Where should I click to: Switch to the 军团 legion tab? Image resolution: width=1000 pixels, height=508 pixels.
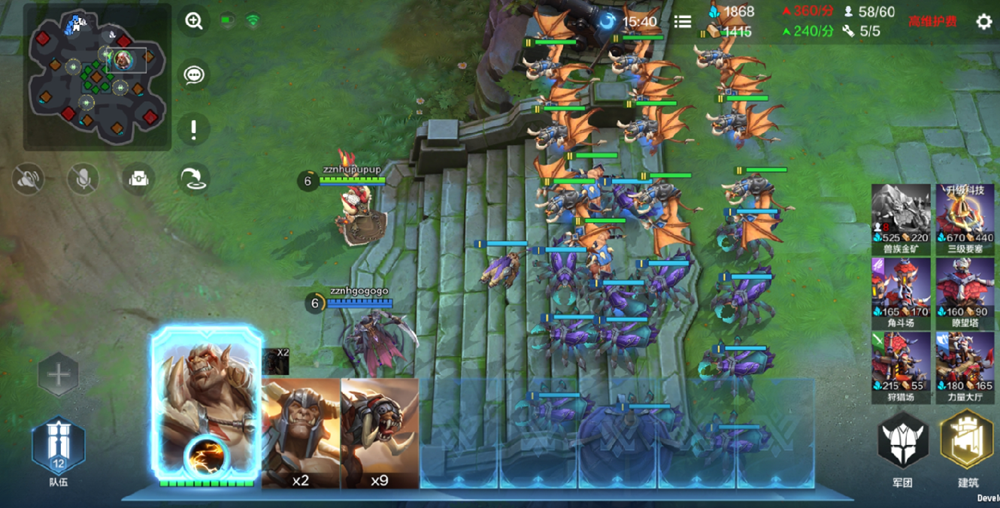[902, 446]
